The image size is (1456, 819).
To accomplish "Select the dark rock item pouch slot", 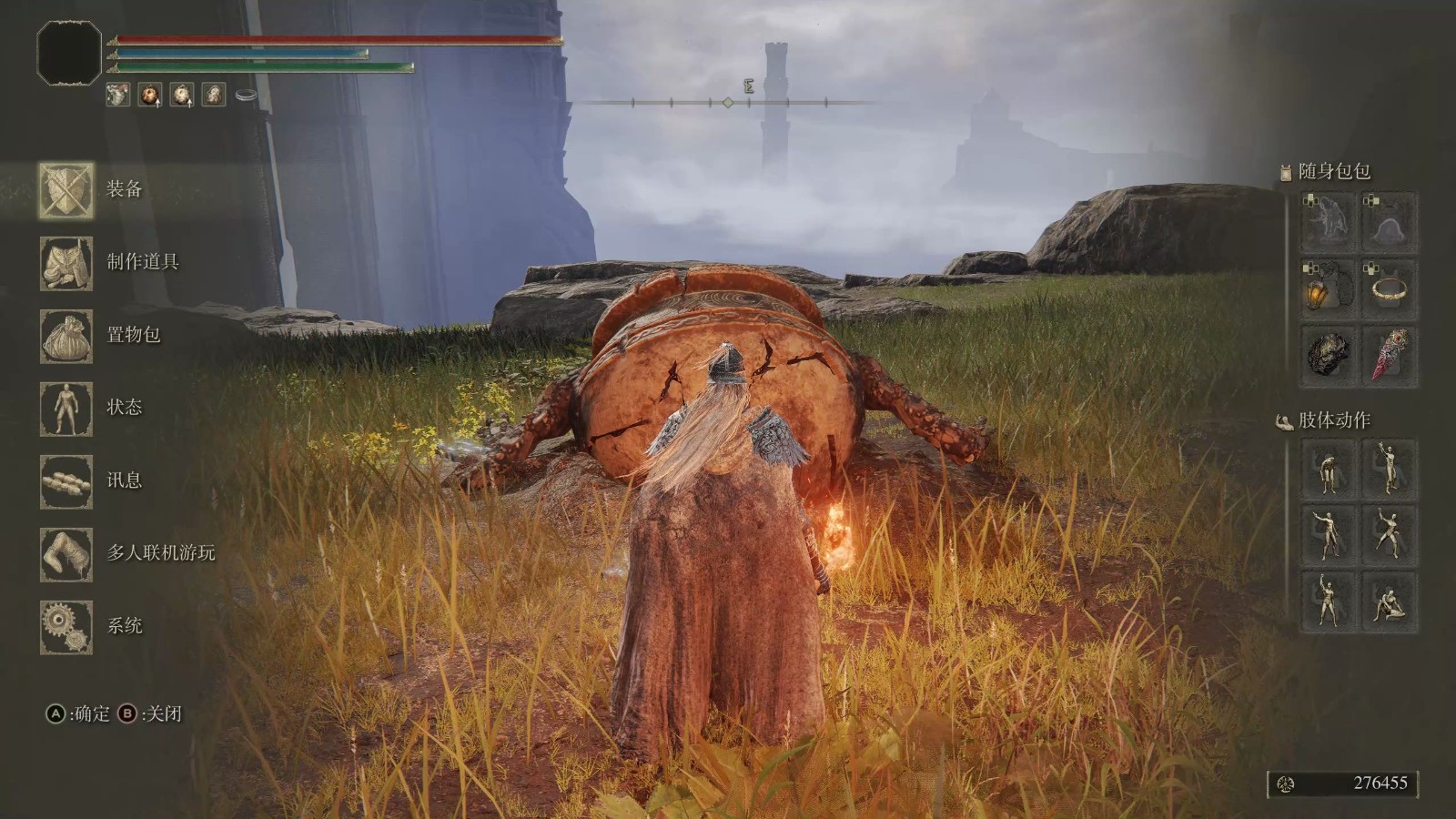I will coord(1326,355).
